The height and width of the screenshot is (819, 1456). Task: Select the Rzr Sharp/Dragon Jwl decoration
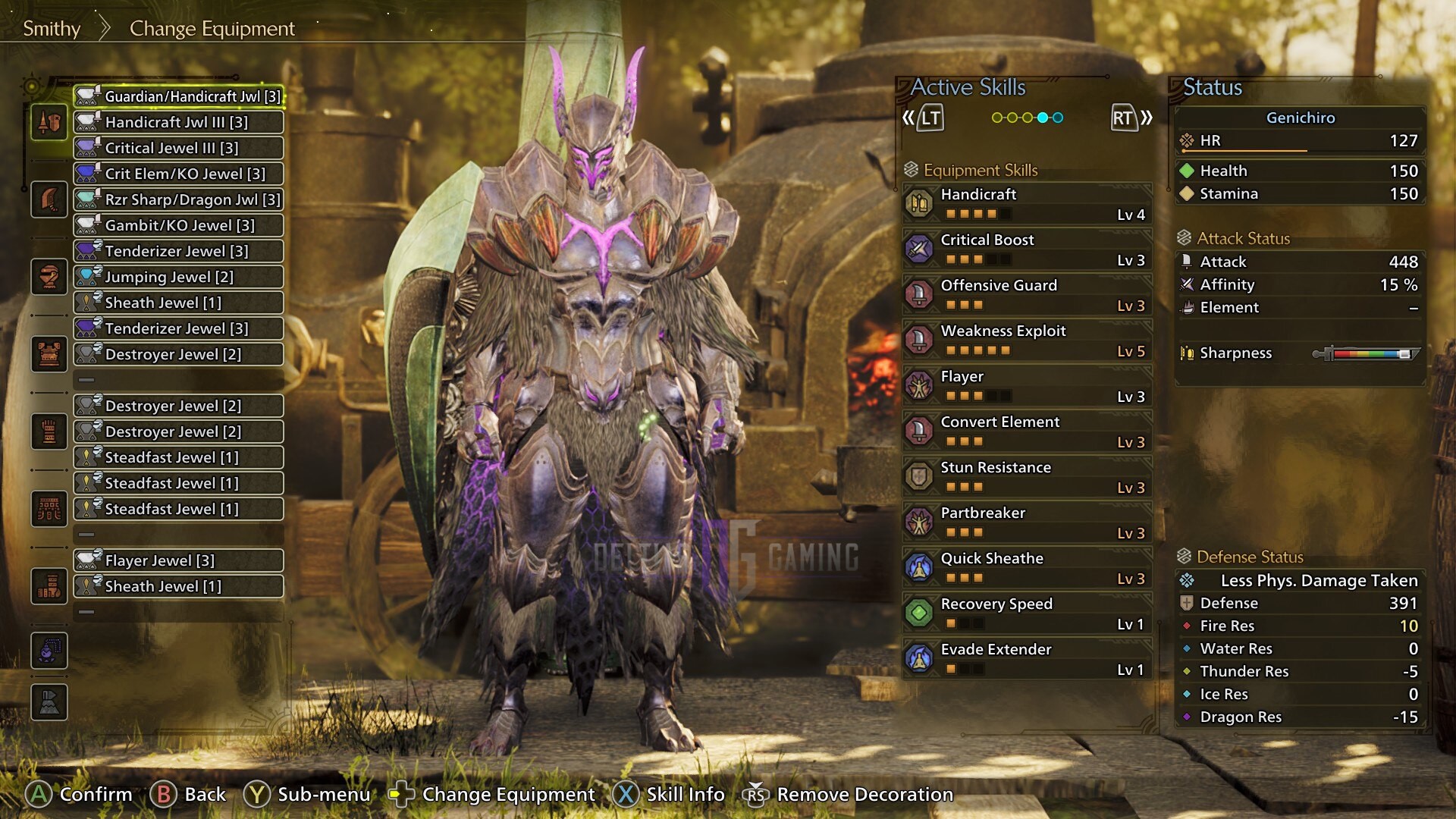coord(179,199)
